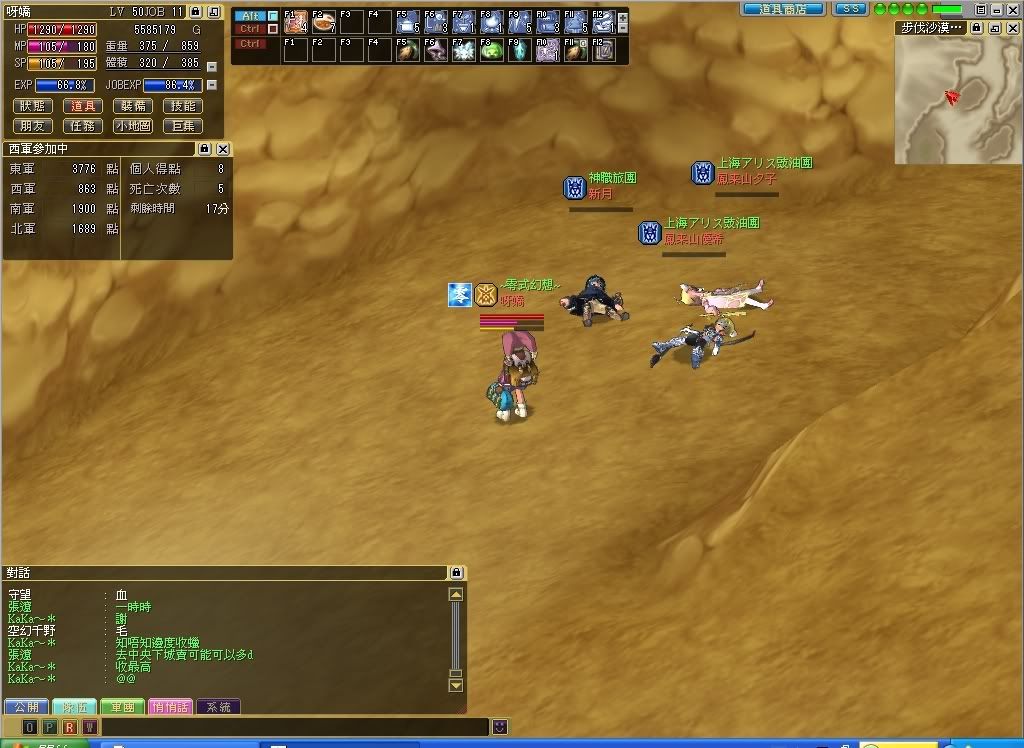Open the 朋友 friends list
The image size is (1024, 748).
34,126
